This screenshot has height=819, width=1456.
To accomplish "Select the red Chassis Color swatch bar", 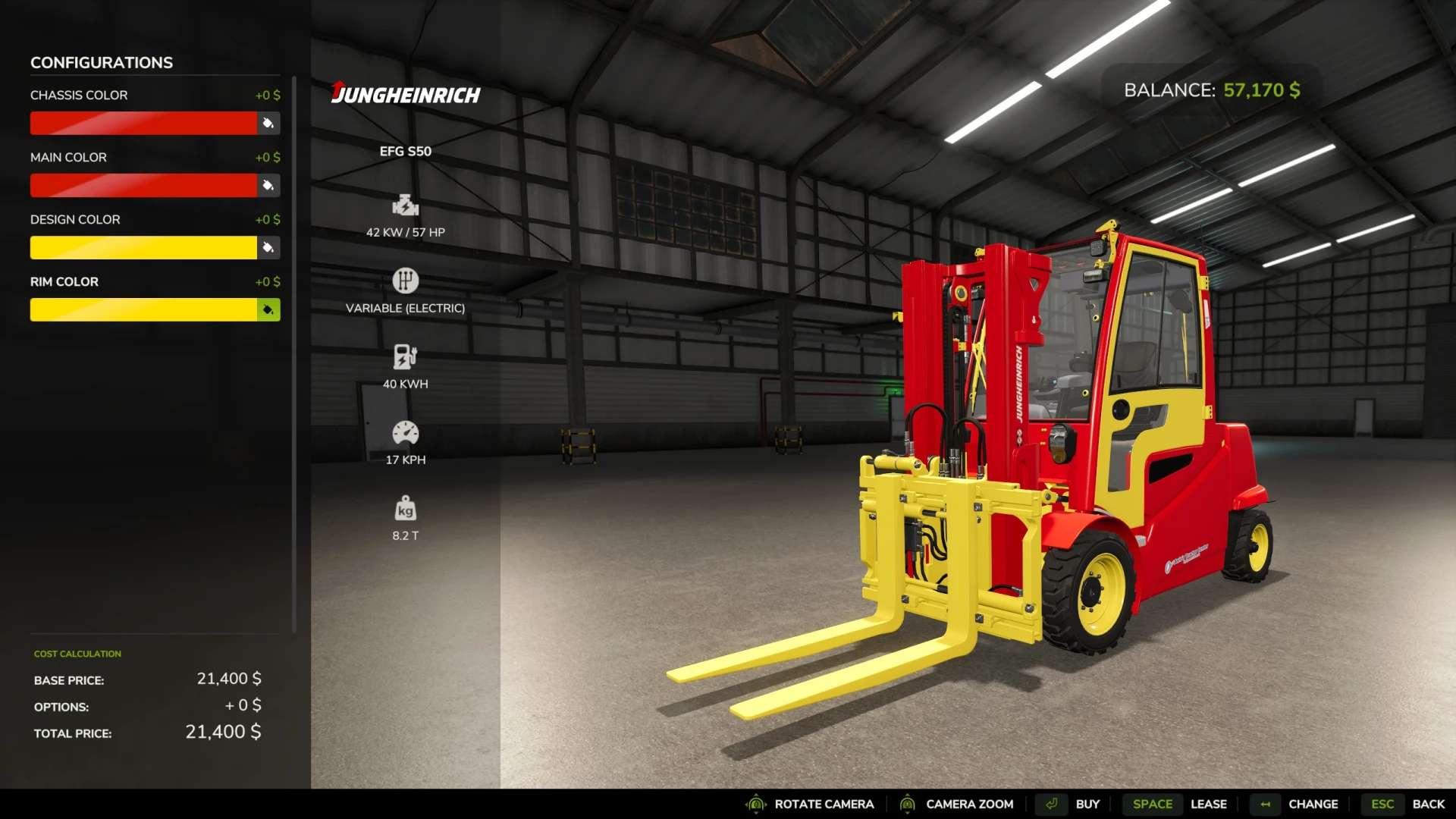I will click(x=143, y=123).
